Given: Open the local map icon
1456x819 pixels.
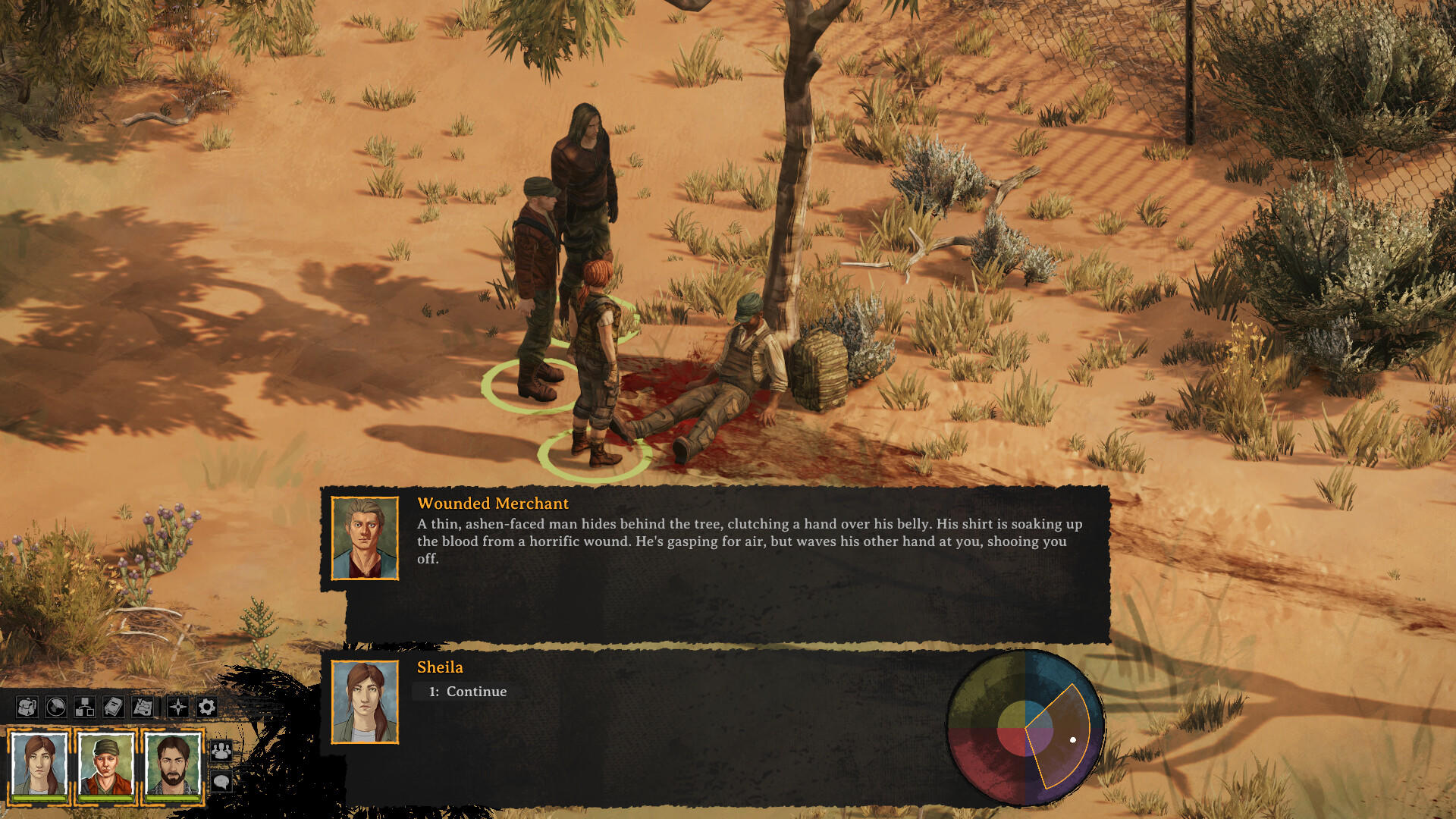Looking at the screenshot, I should coord(143,707).
